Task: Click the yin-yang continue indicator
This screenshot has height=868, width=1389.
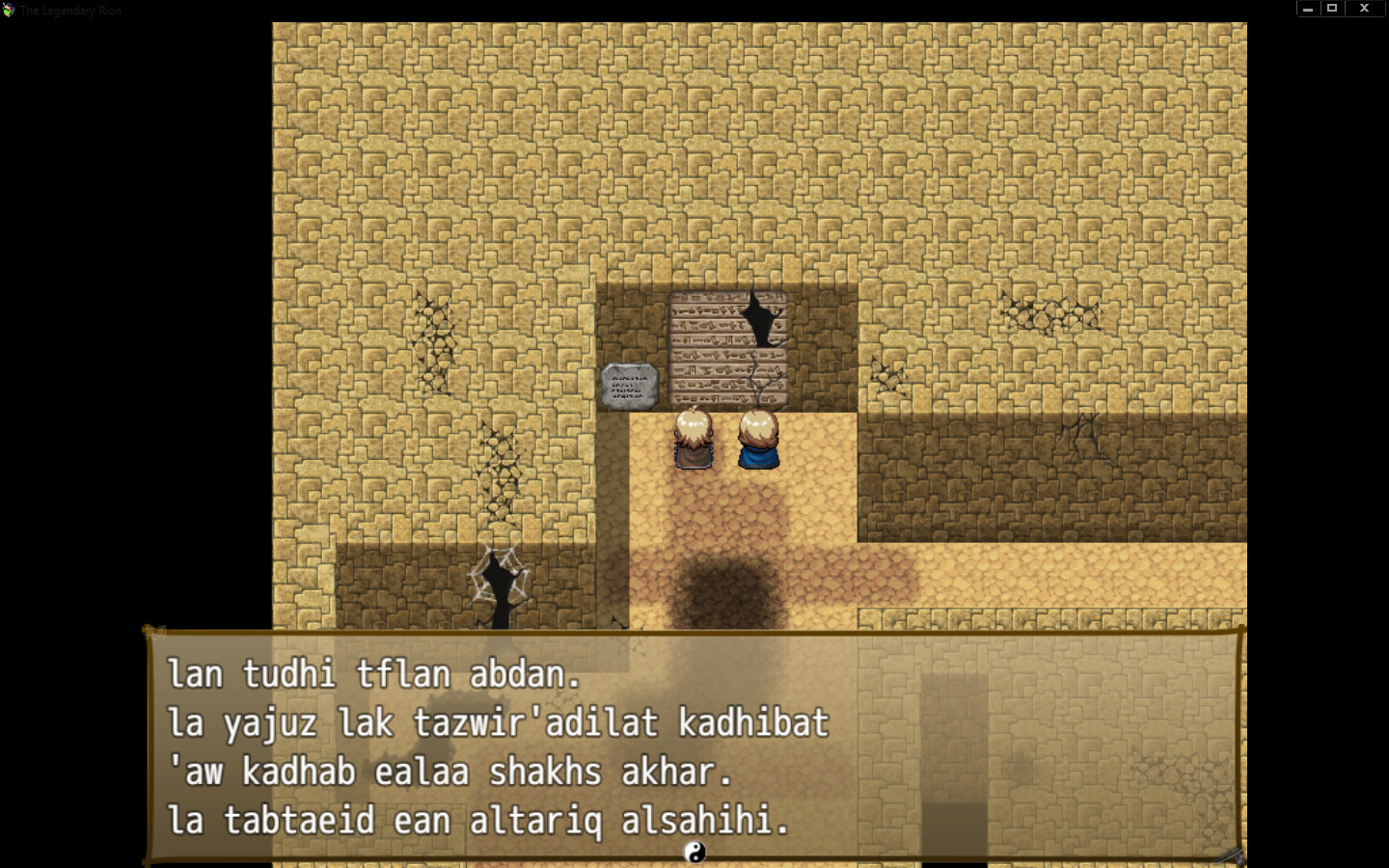Action: pyautogui.click(x=696, y=853)
